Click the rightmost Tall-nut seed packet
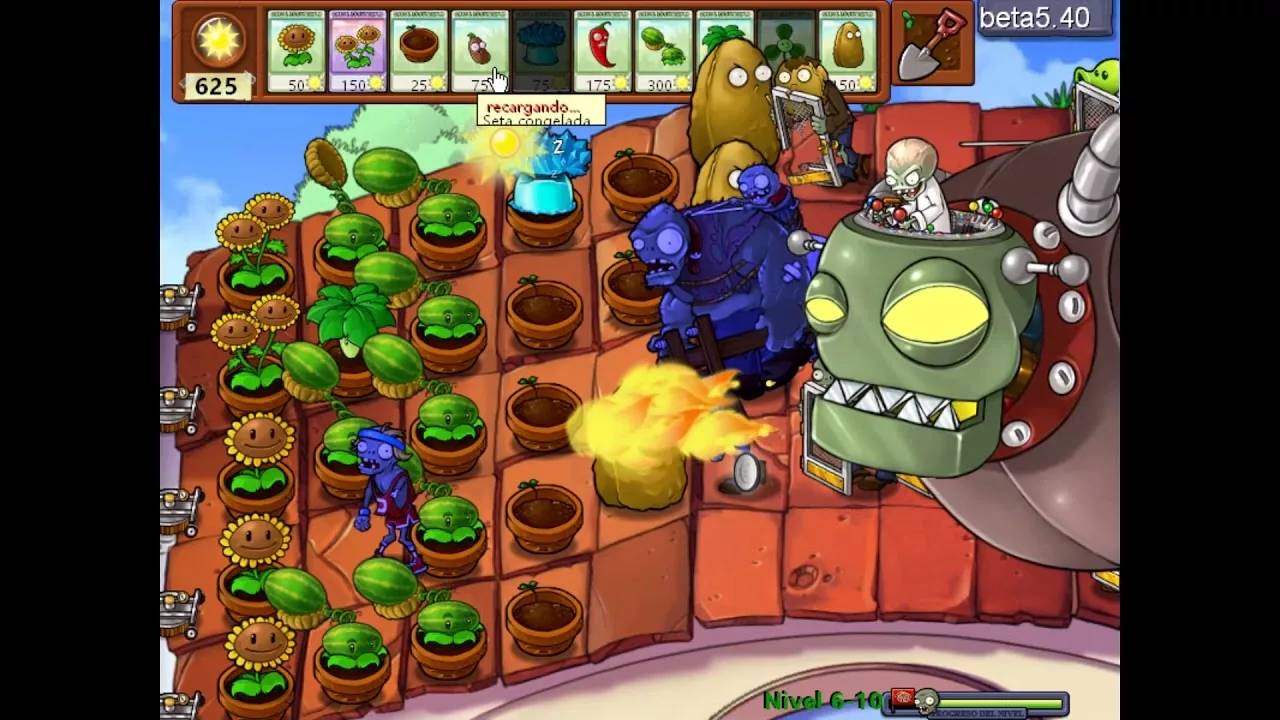 [848, 50]
